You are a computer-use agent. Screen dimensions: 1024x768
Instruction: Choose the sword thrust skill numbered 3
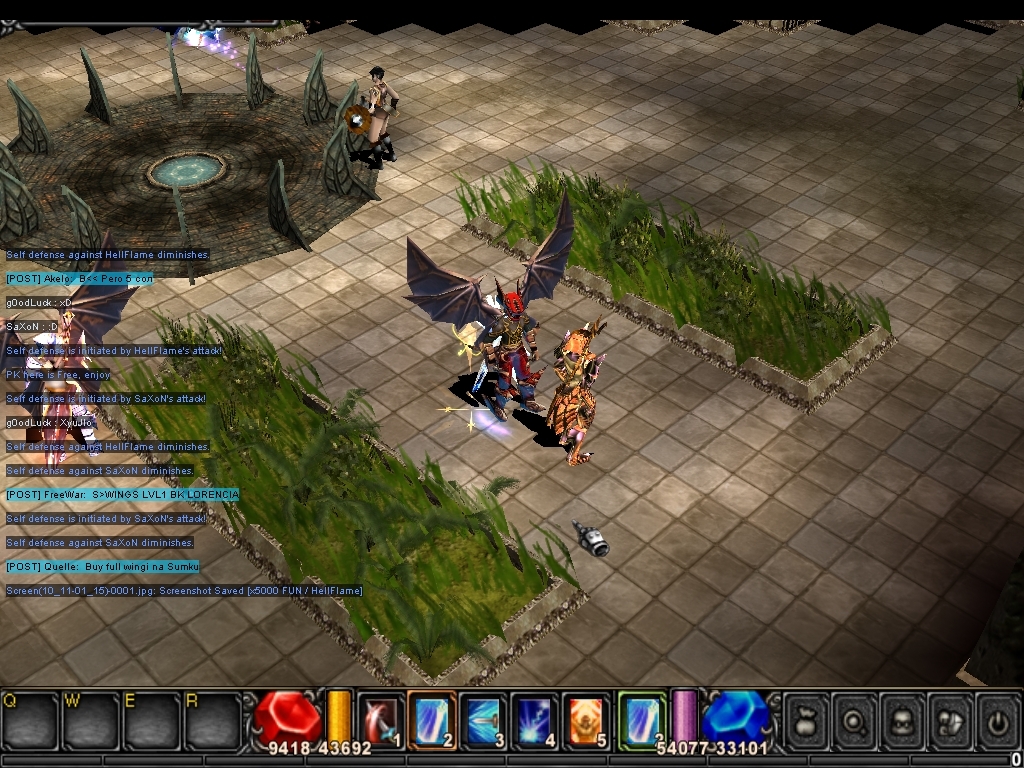[x=484, y=719]
